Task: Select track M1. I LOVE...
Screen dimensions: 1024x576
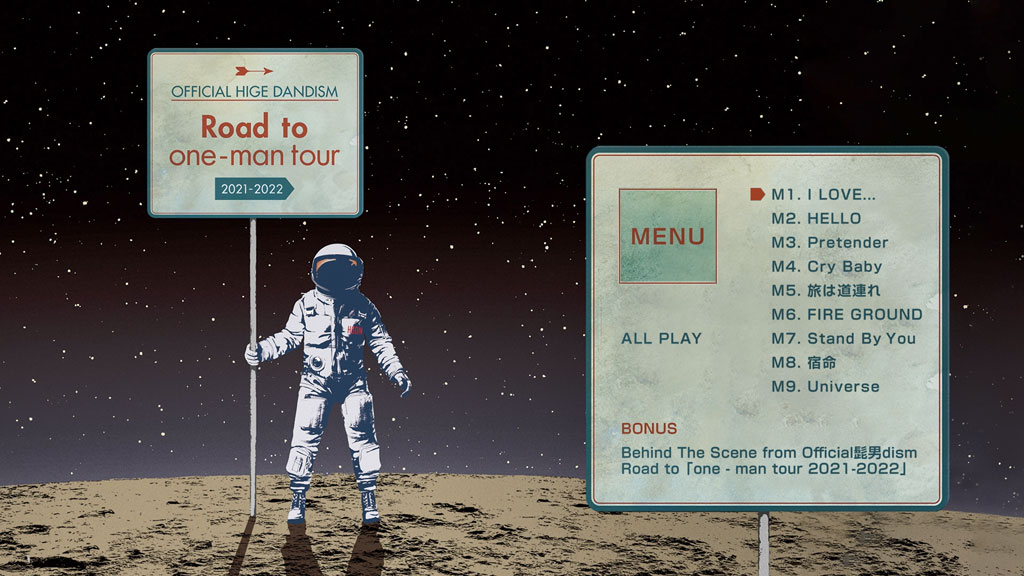Action: (x=823, y=194)
